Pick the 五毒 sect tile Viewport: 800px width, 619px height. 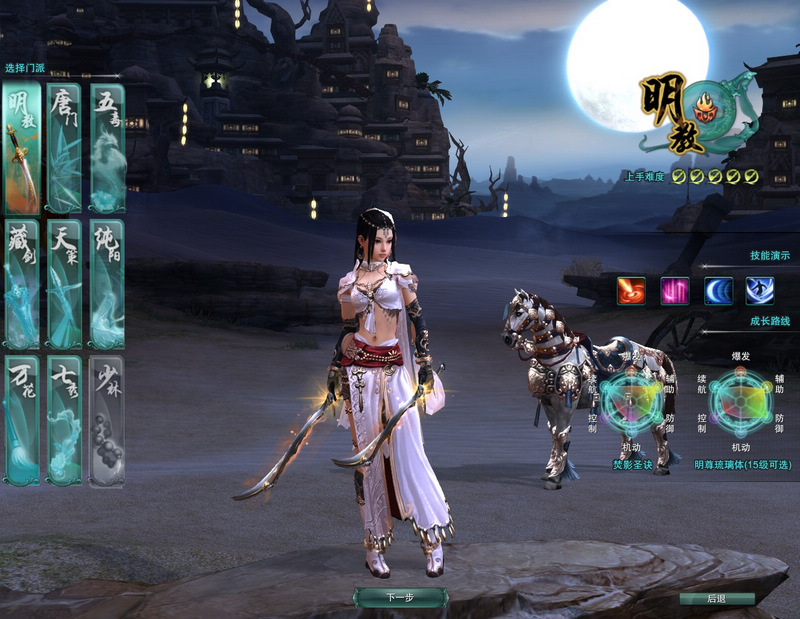click(x=107, y=148)
